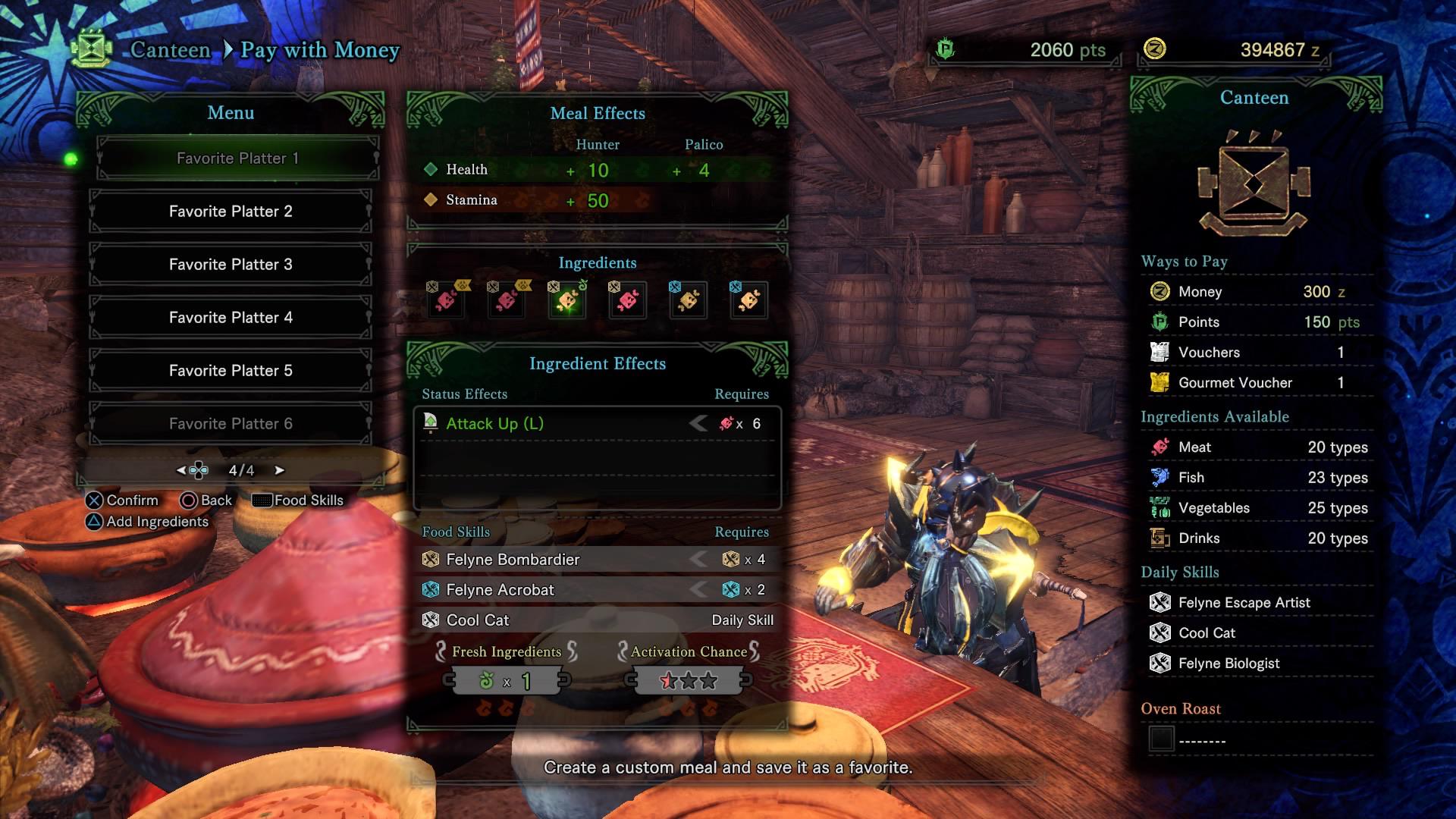Select Favorite Platter 1 entry

click(x=237, y=158)
